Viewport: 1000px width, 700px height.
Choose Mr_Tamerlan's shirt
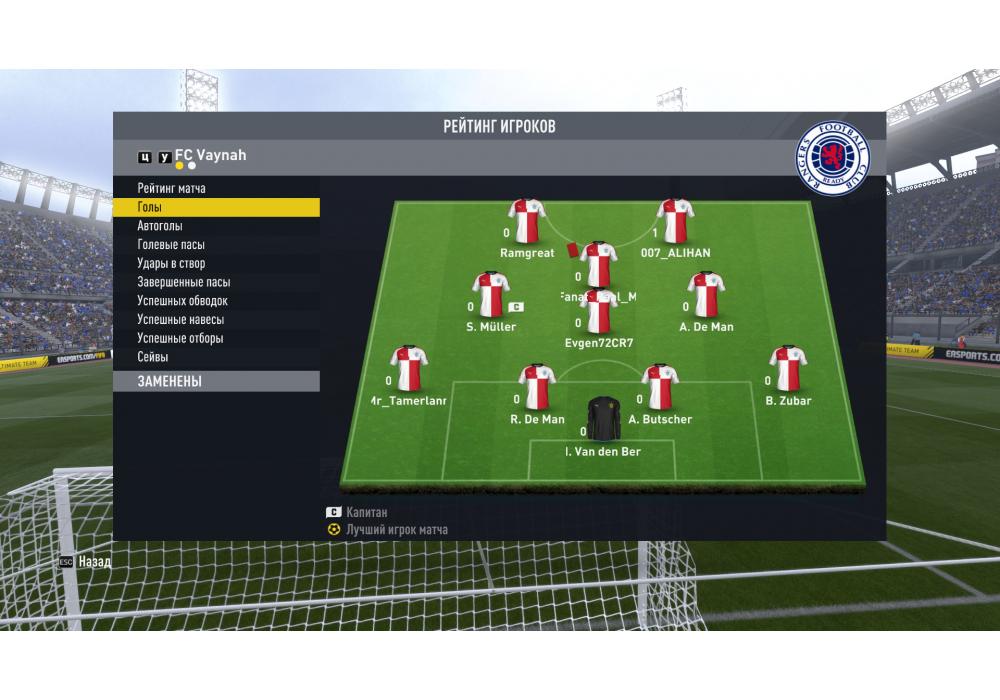pos(408,368)
